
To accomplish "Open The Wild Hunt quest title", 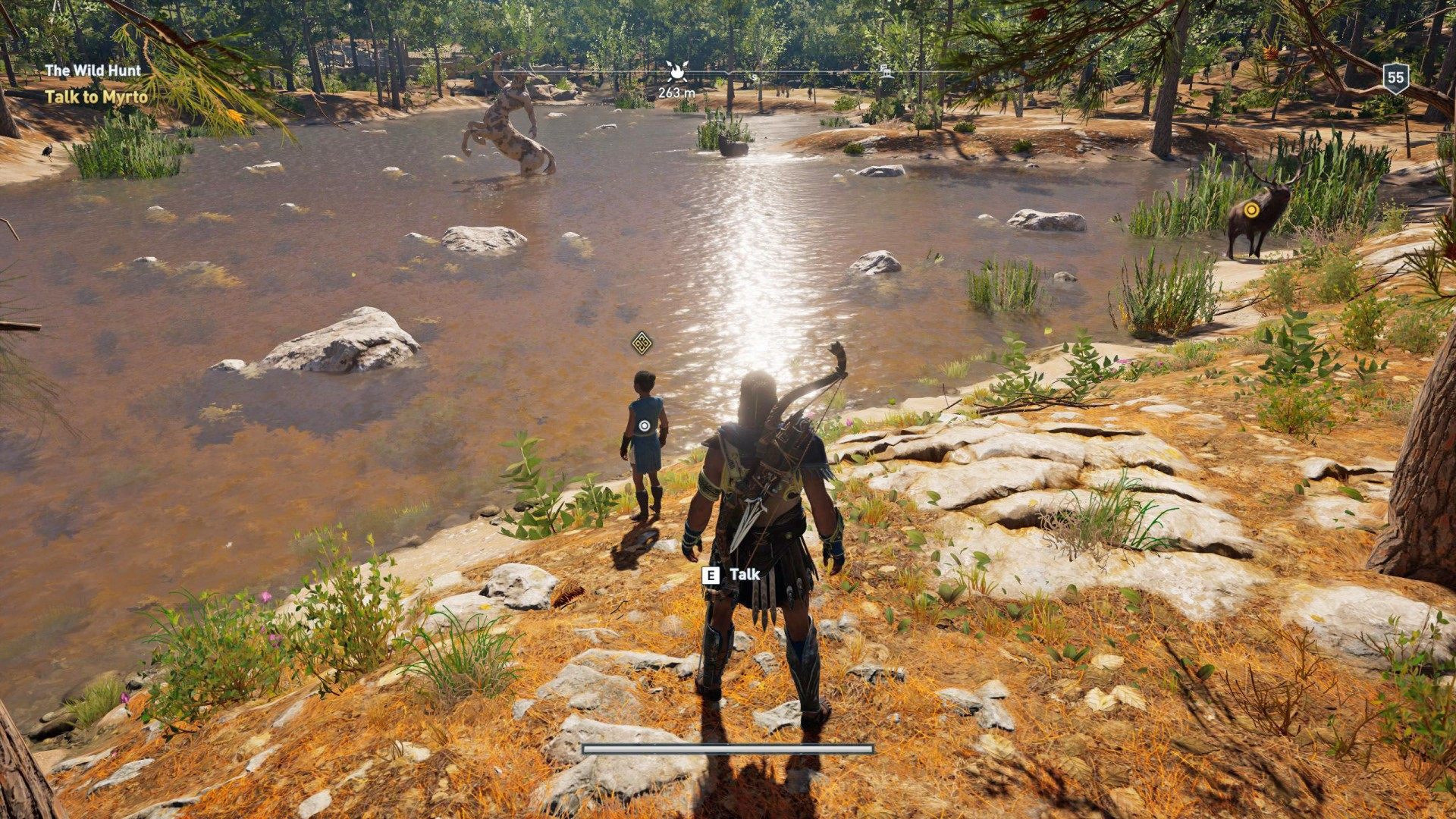I will coord(91,71).
